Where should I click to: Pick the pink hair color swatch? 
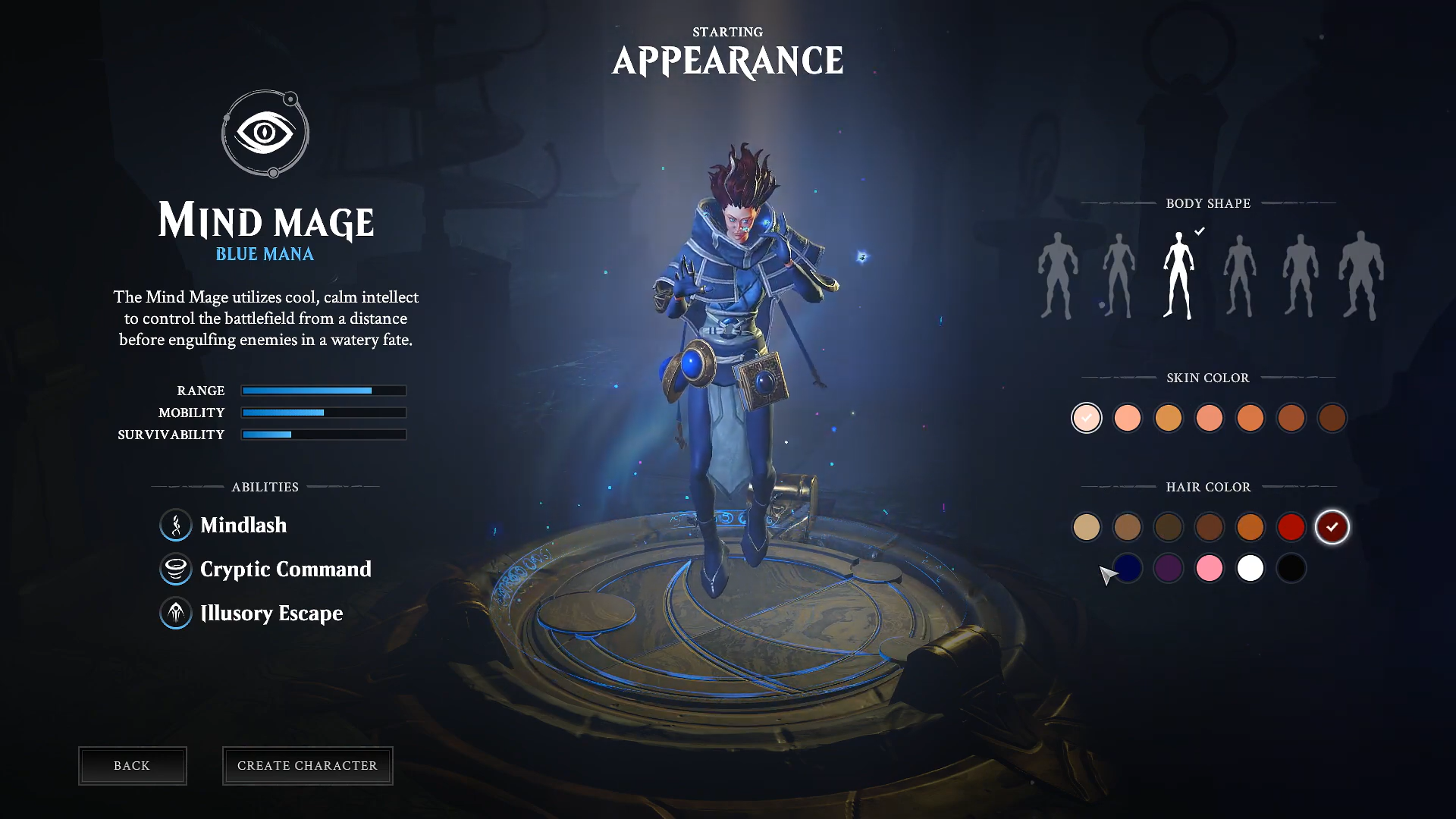click(1210, 568)
